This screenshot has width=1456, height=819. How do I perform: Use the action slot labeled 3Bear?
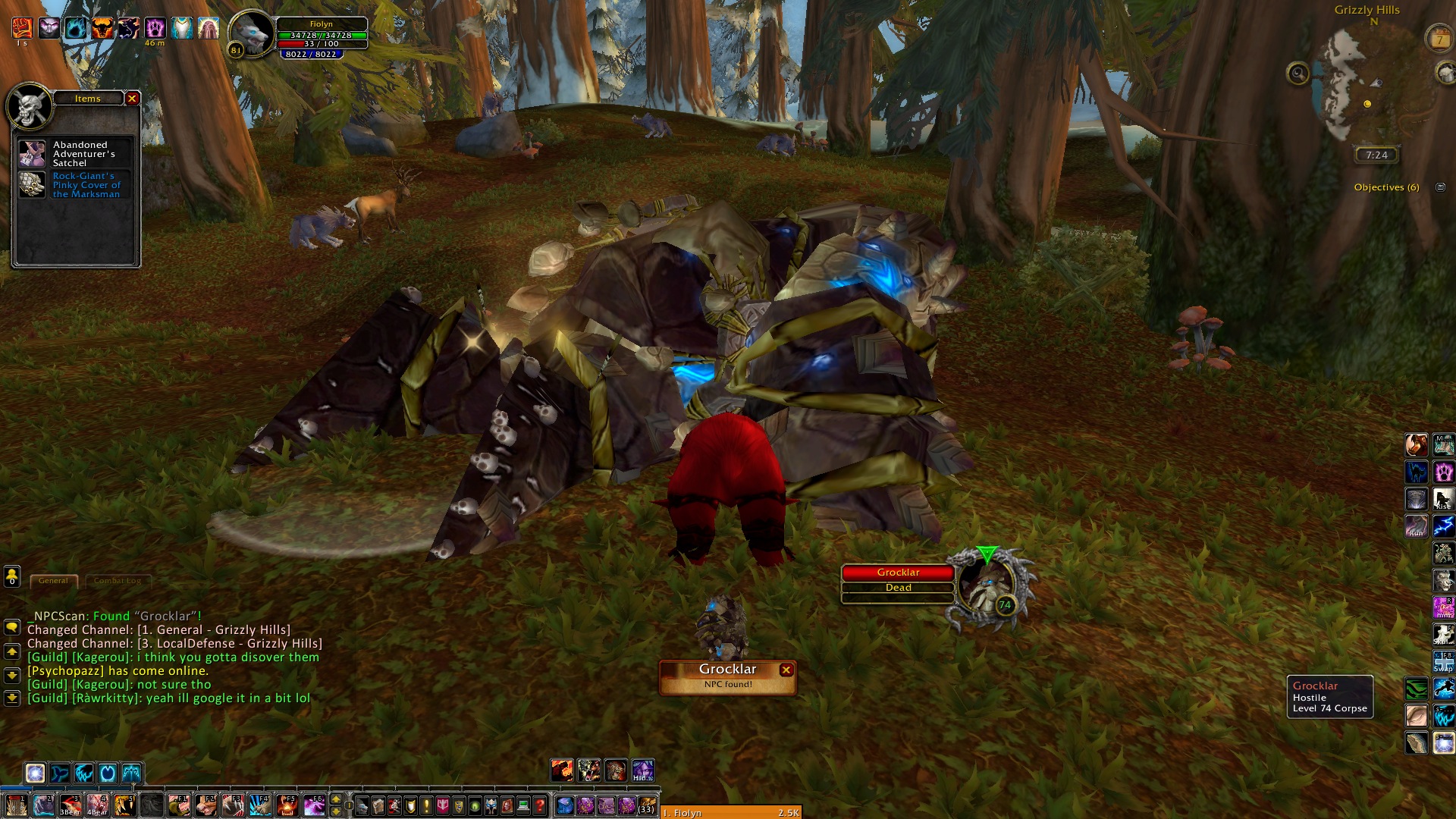[71, 805]
